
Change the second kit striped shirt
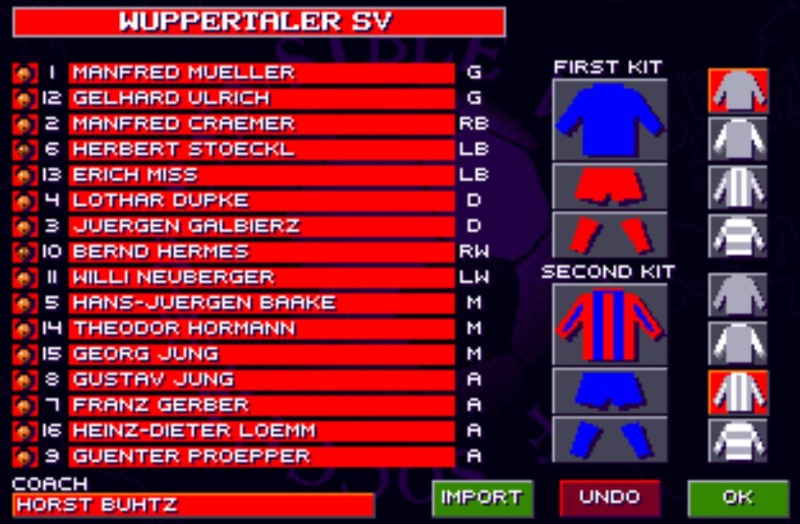pyautogui.click(x=609, y=324)
